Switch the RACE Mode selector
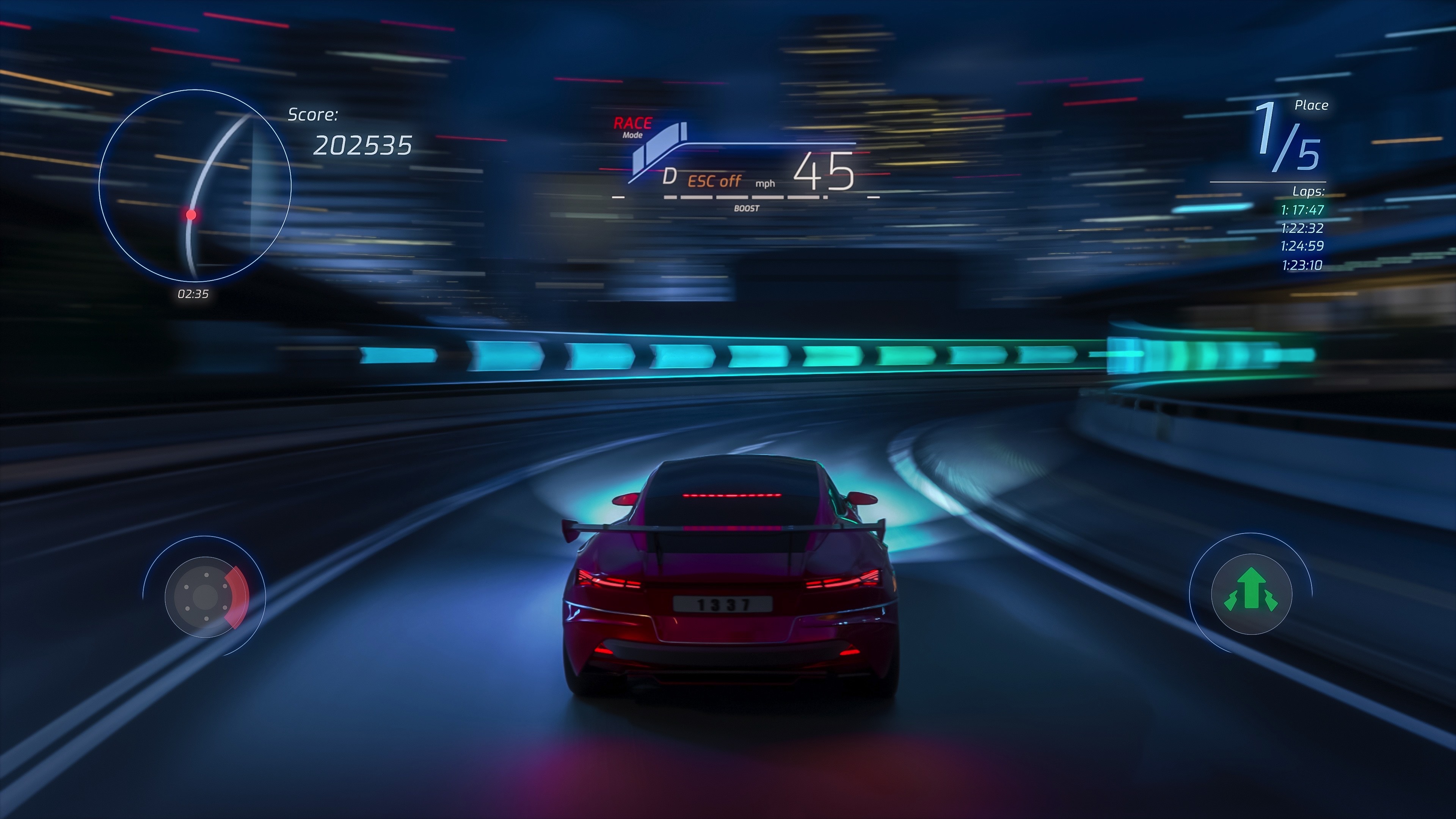The height and width of the screenshot is (819, 1456). pyautogui.click(x=632, y=127)
